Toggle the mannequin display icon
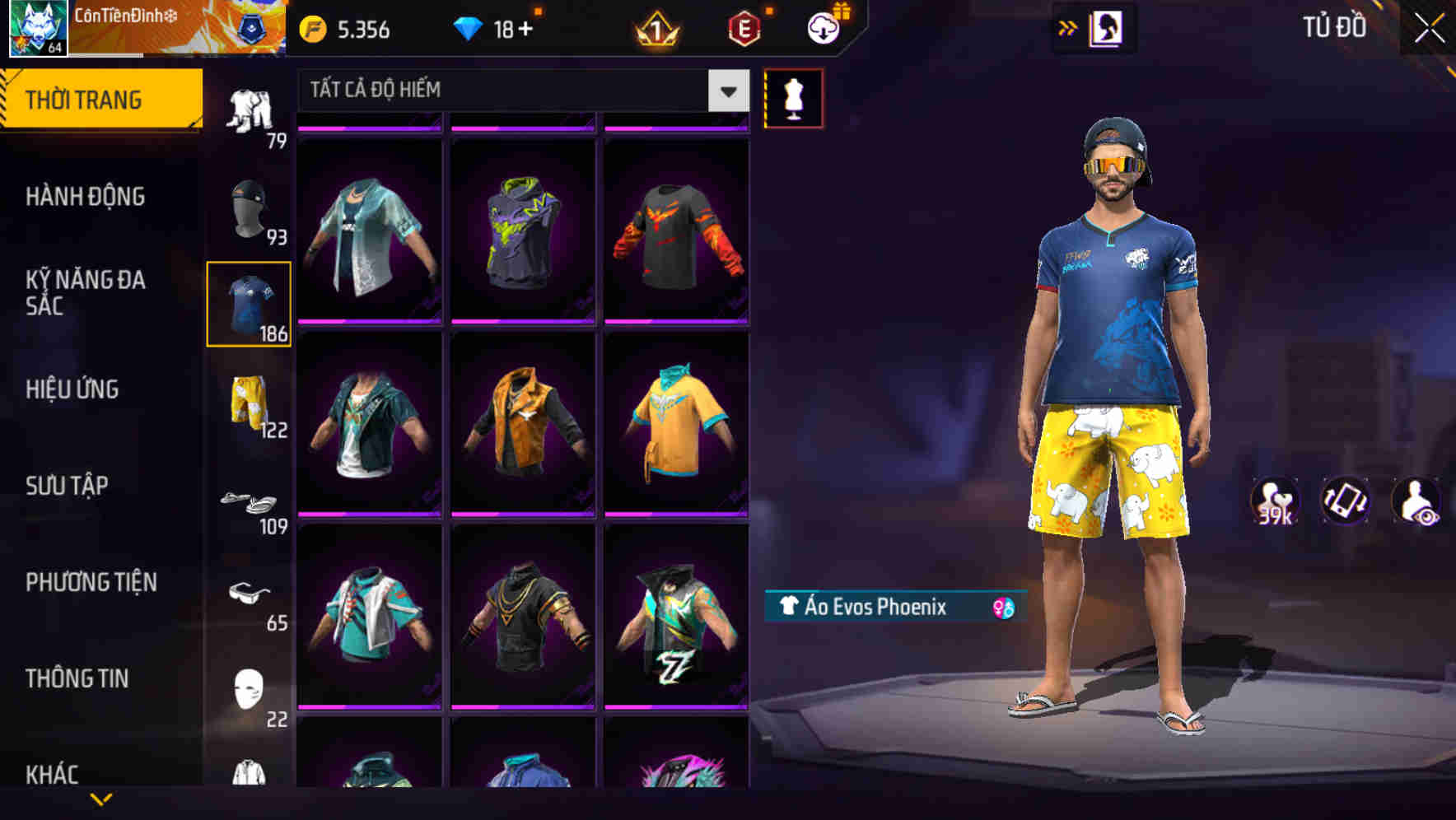The height and width of the screenshot is (820, 1456). (795, 97)
